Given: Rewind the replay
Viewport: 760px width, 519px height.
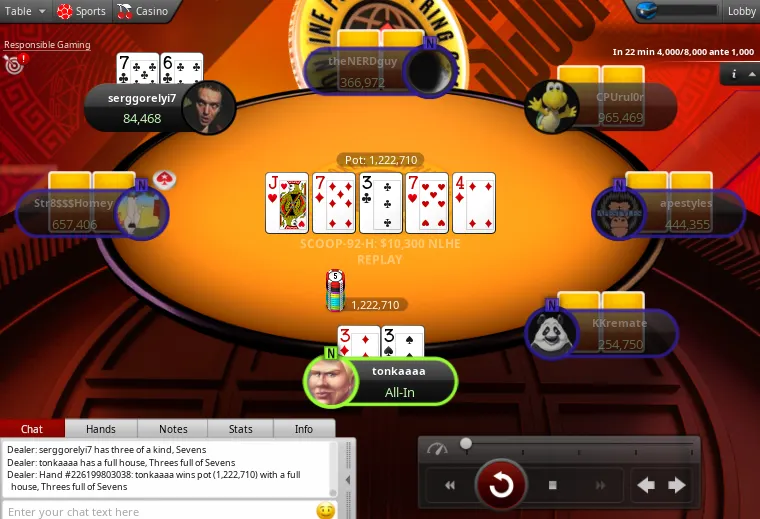Looking at the screenshot, I should coord(451,486).
